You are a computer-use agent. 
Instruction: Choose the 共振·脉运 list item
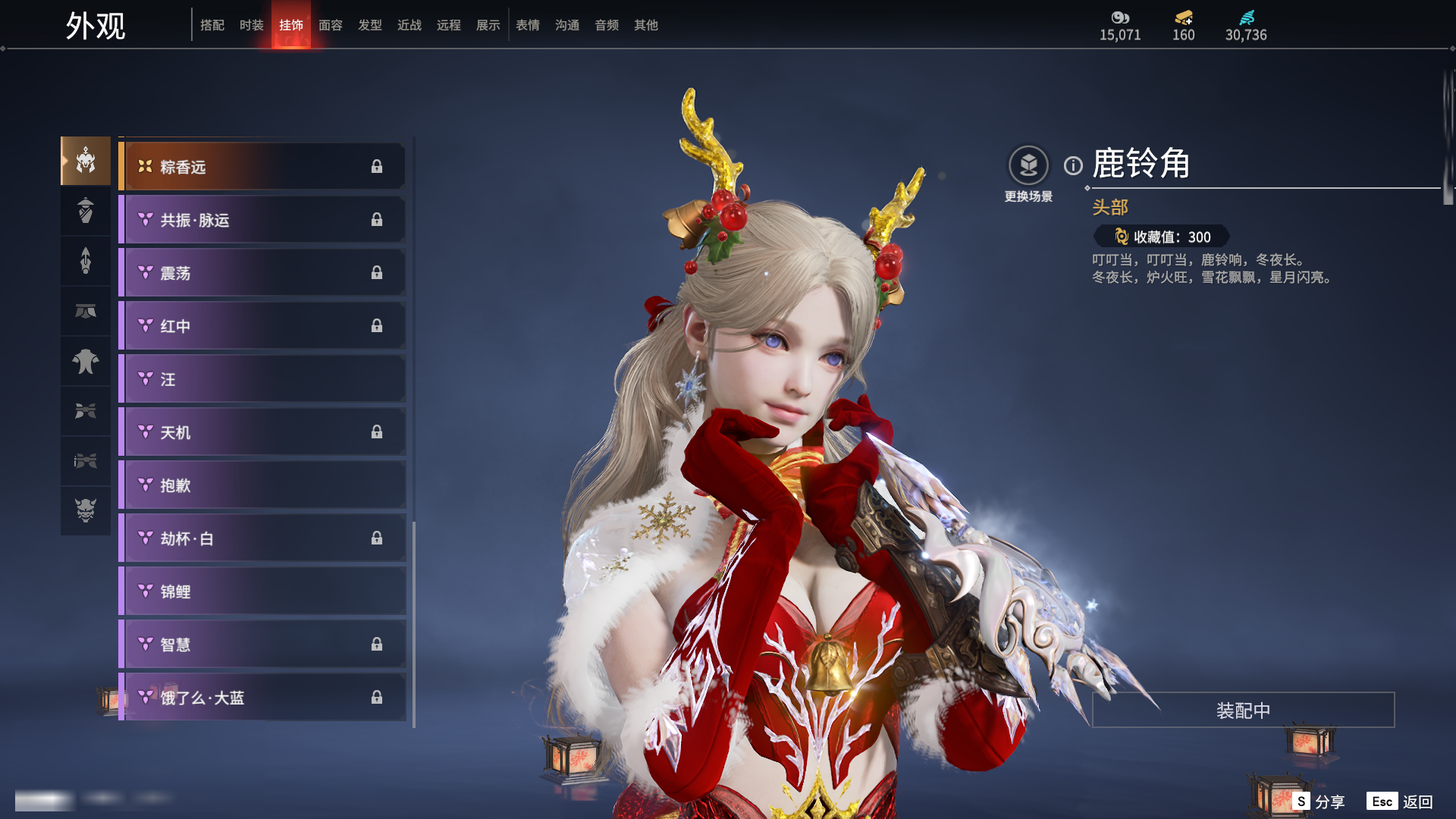click(x=262, y=220)
